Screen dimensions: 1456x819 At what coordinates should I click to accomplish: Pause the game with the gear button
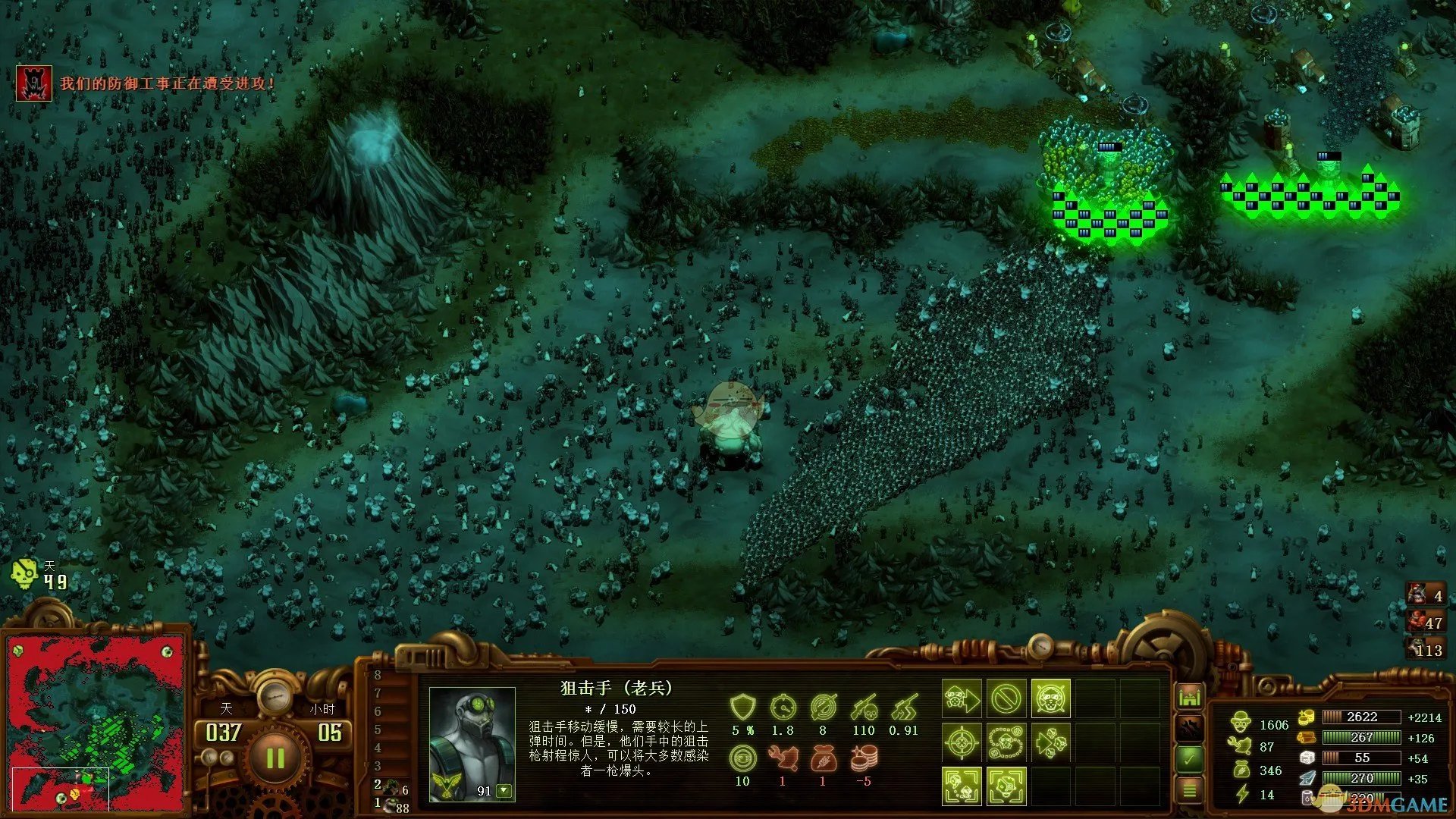click(x=275, y=758)
